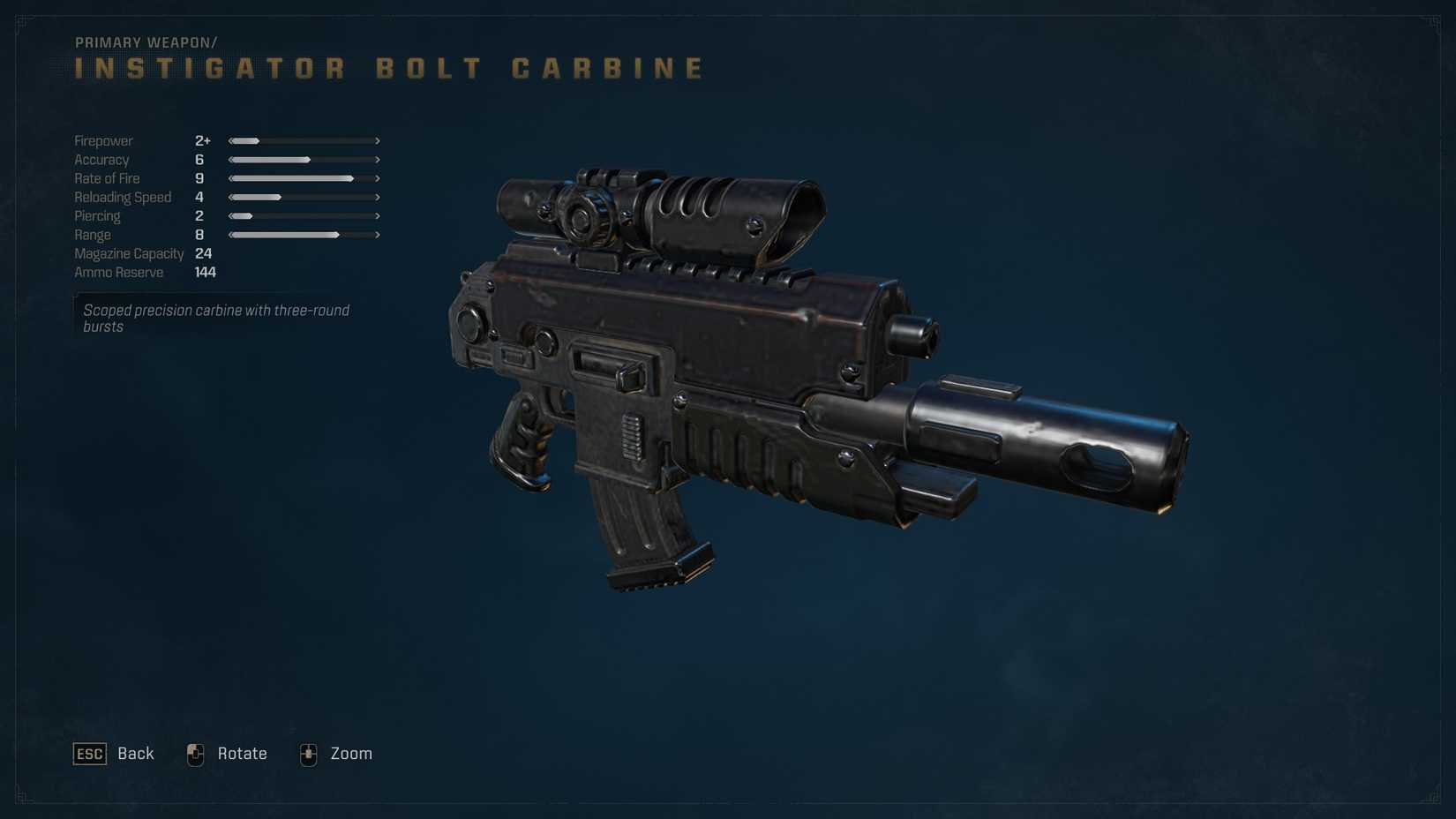Click the left arrow on the Range bar
The height and width of the screenshot is (819, 1456).
tap(231, 235)
